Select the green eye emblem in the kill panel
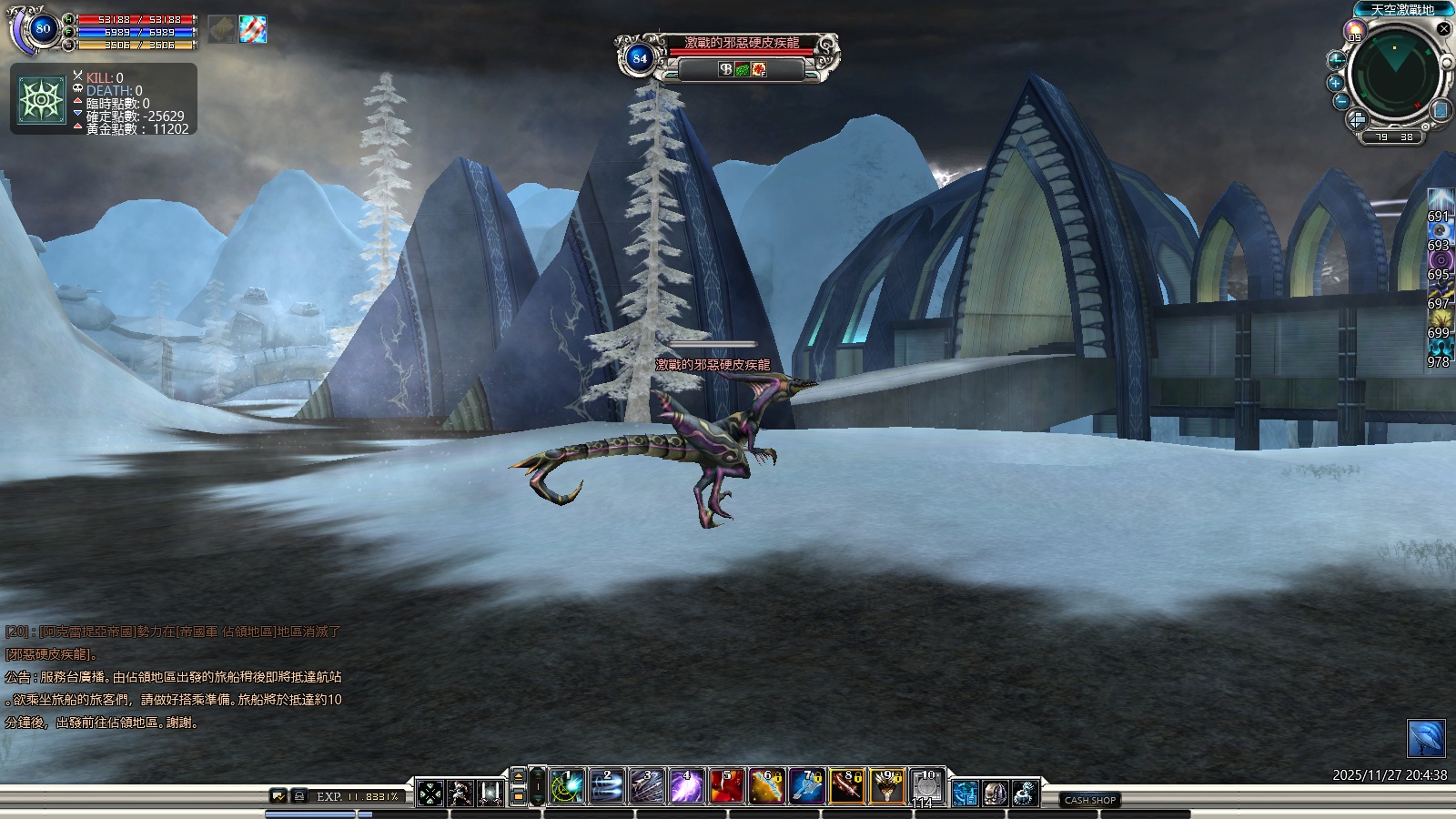Viewport: 1456px width, 819px height. (42, 99)
